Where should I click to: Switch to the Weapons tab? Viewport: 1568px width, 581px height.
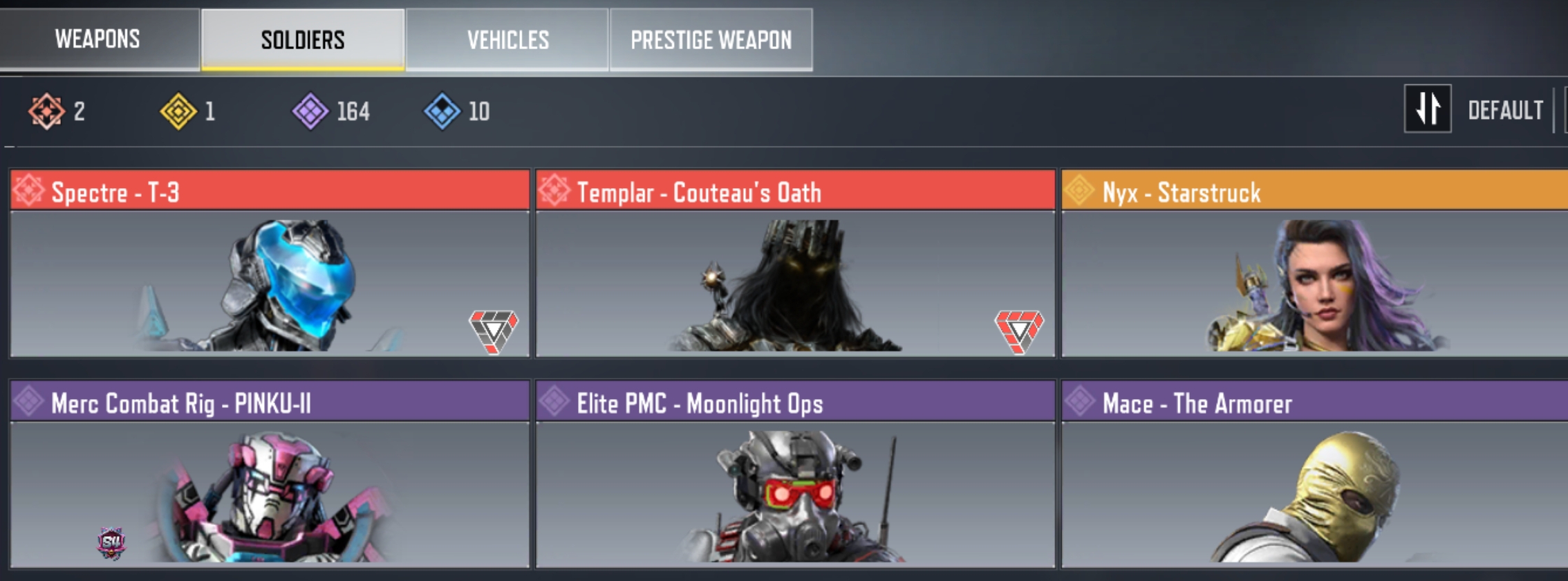click(x=97, y=39)
